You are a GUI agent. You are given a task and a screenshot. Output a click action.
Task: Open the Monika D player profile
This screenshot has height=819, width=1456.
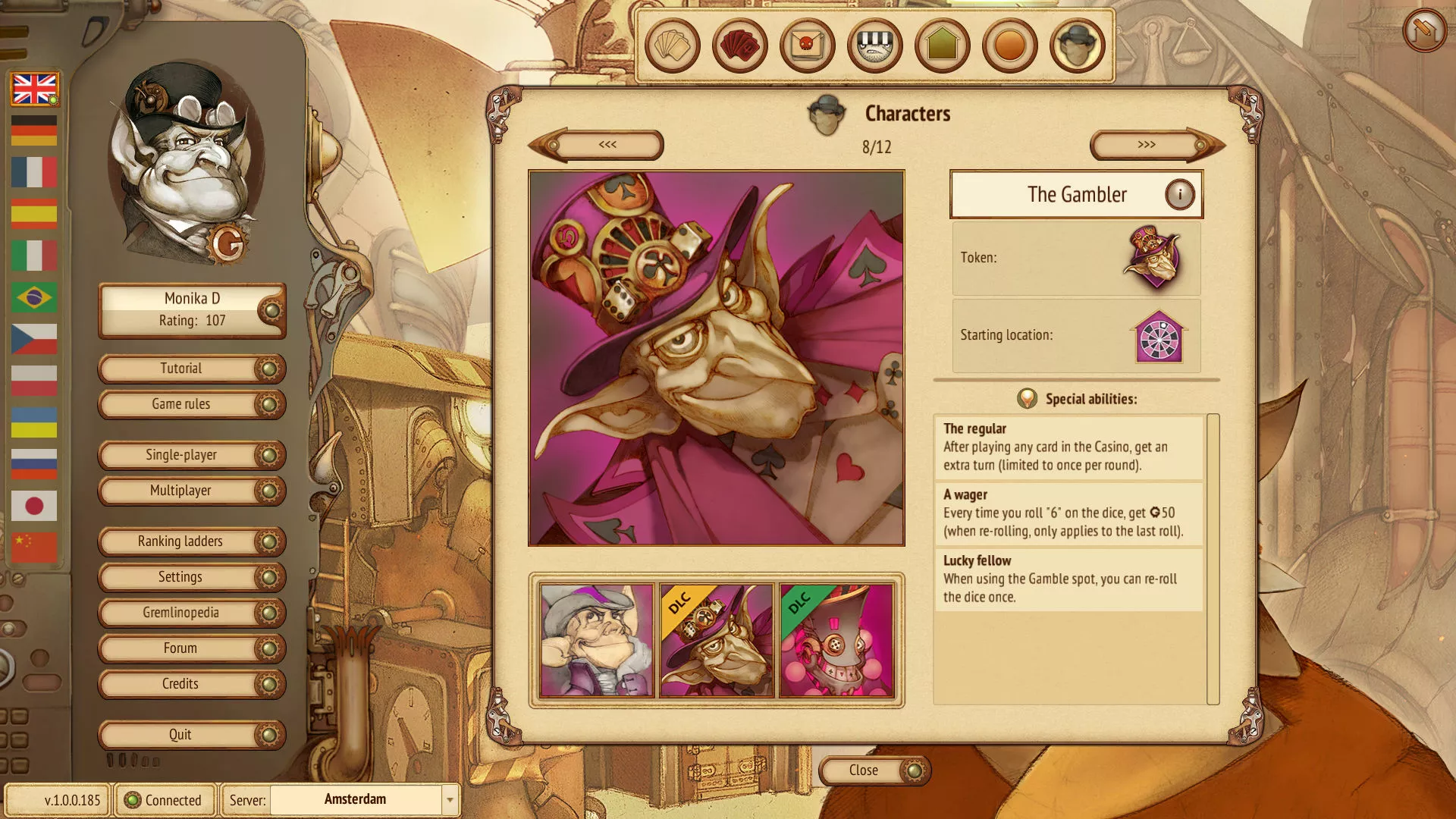coord(191,310)
